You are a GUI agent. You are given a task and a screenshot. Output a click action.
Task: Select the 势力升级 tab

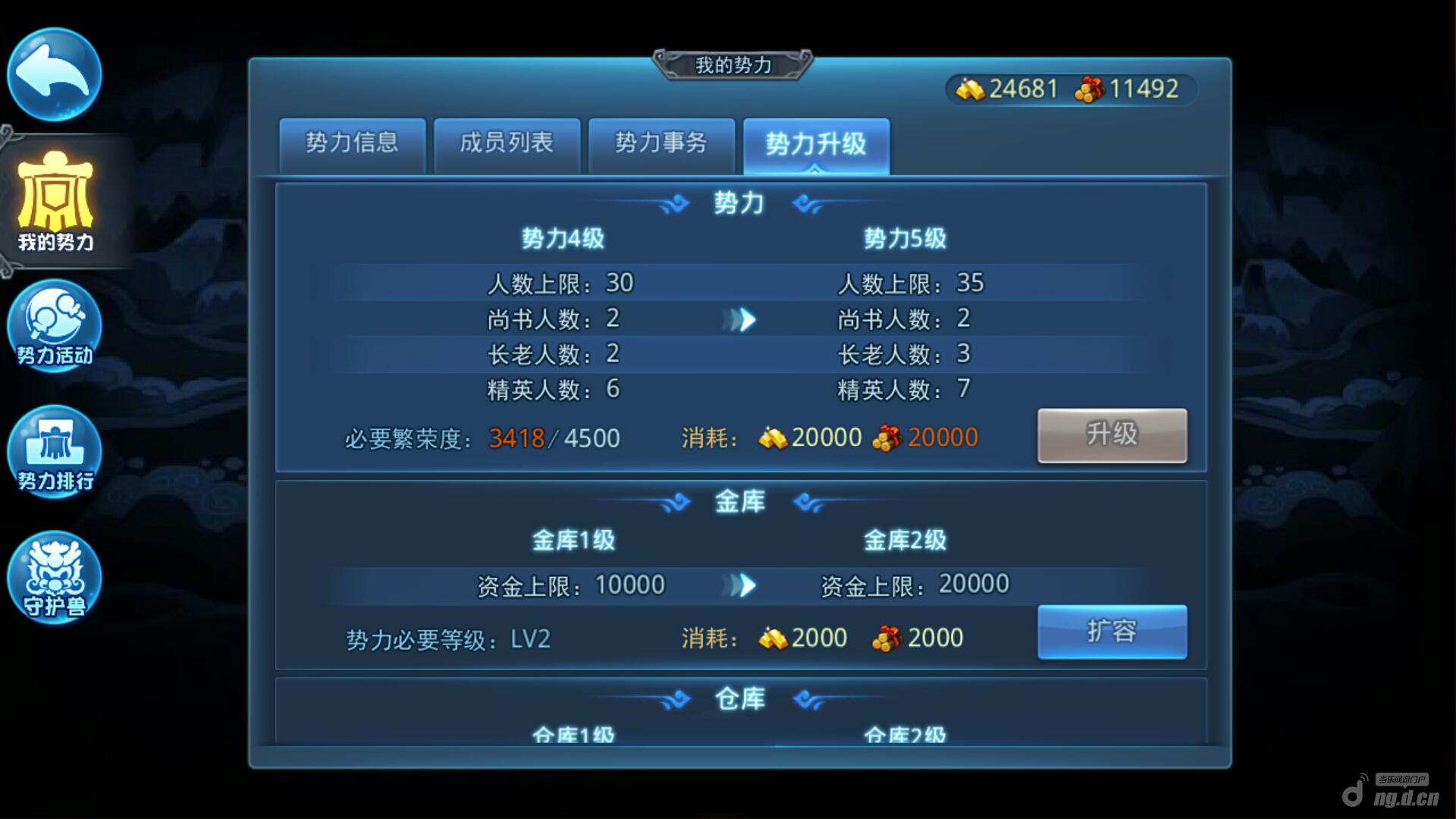pyautogui.click(x=816, y=144)
